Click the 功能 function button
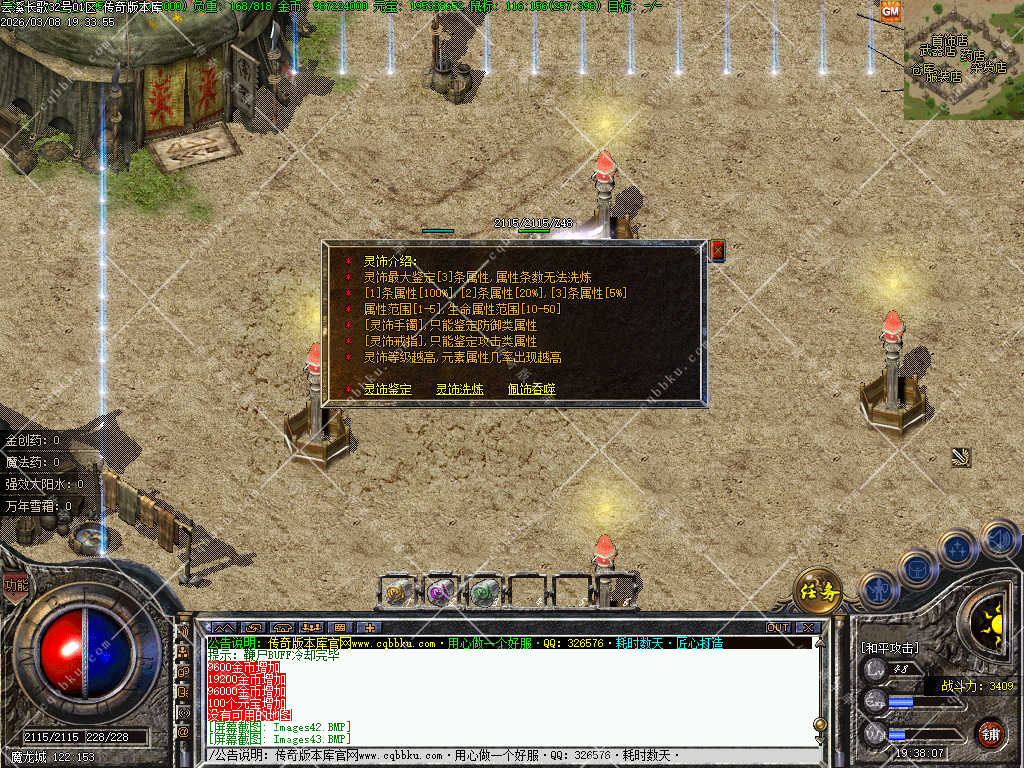Screen dimensions: 1024x768 pyautogui.click(x=15, y=585)
